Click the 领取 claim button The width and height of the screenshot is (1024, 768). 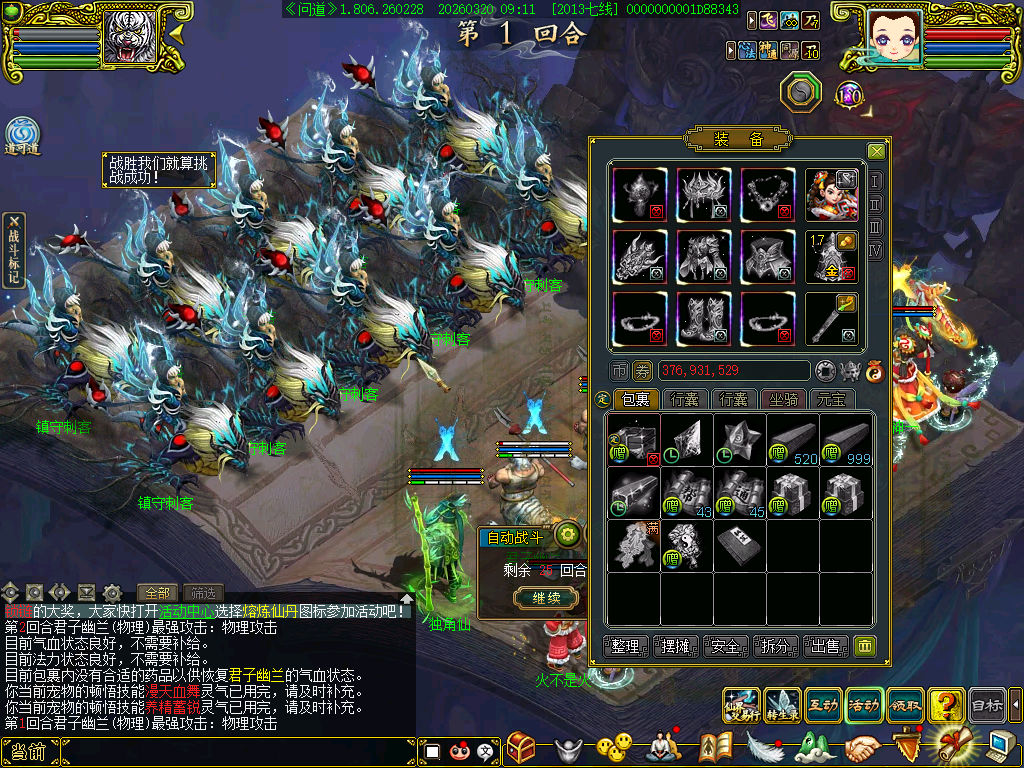pos(905,705)
